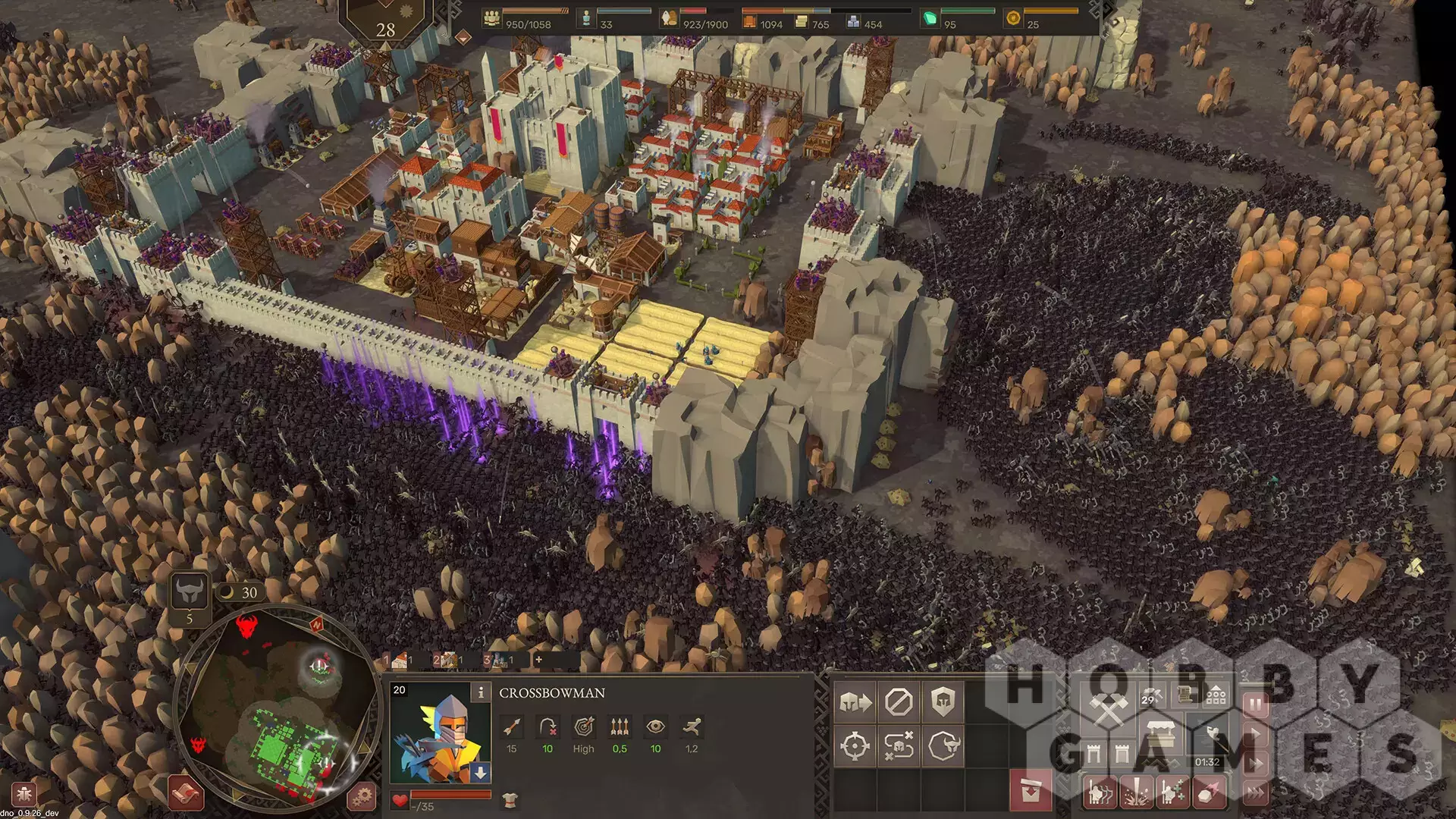Cast the meteor rock spell ability
This screenshot has width=1456, height=819.
coord(1209,792)
